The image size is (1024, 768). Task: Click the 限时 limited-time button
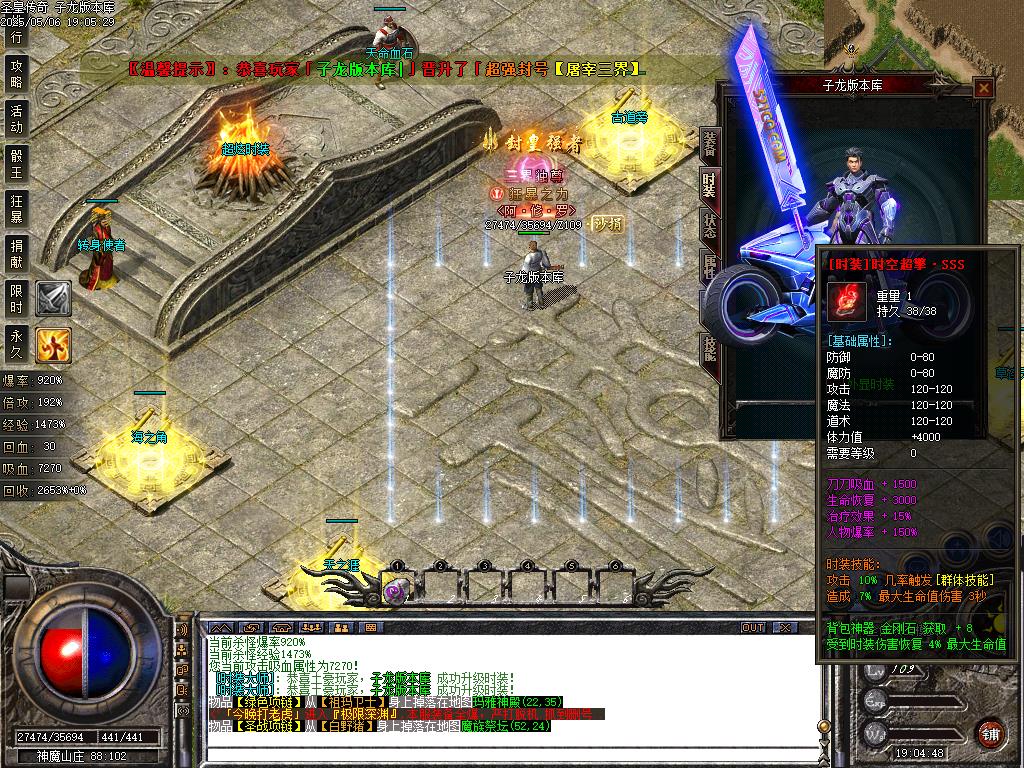pos(16,298)
